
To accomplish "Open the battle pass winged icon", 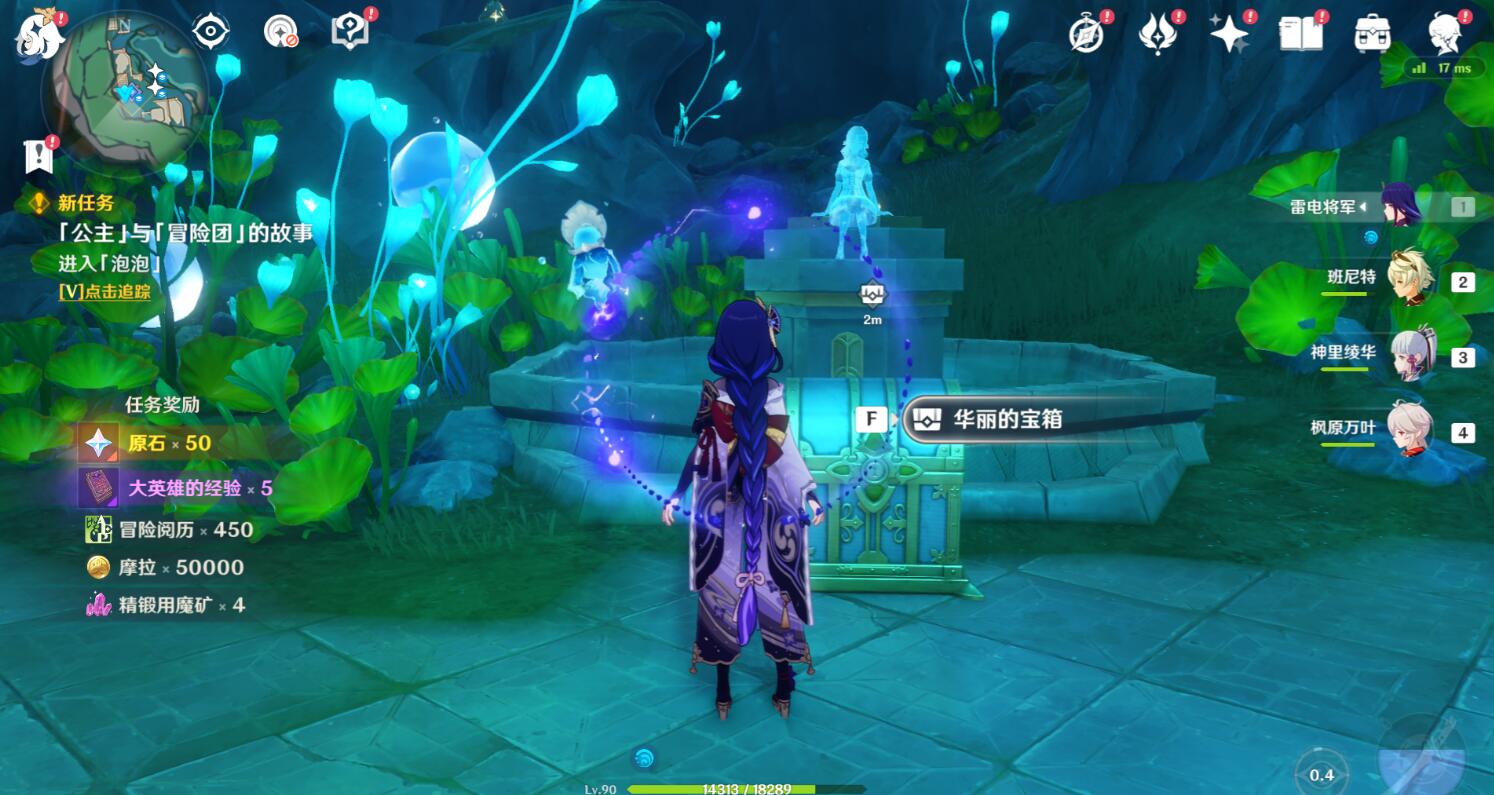I will pos(1157,33).
